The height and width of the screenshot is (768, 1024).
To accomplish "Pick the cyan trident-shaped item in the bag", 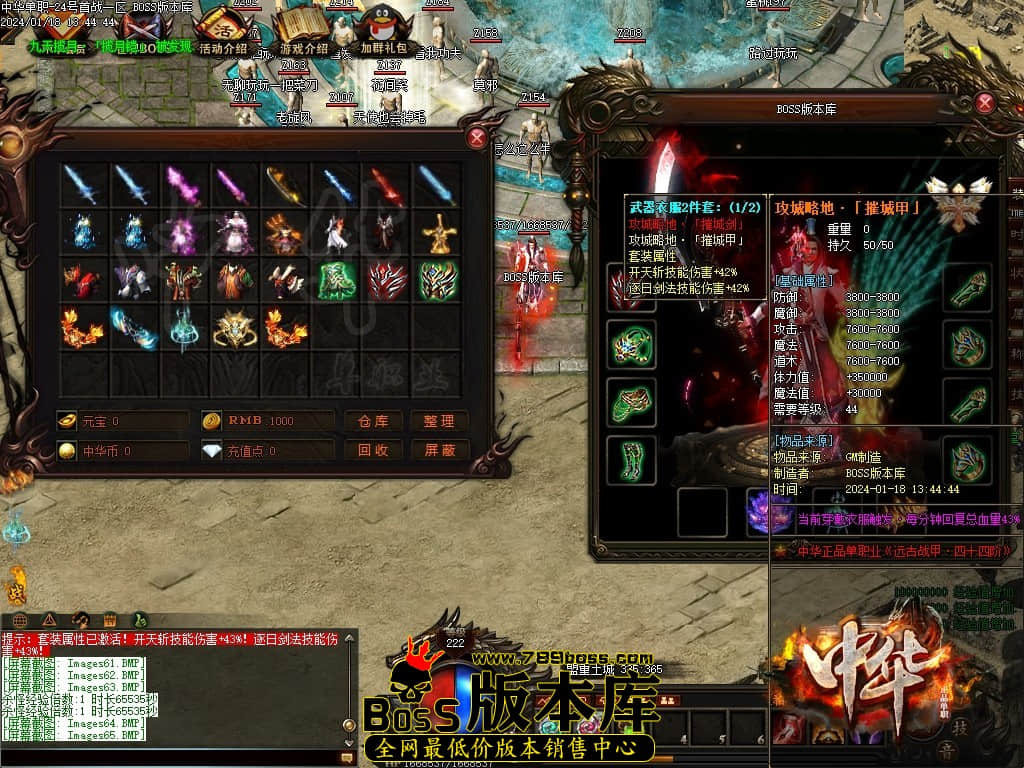I will 183,328.
